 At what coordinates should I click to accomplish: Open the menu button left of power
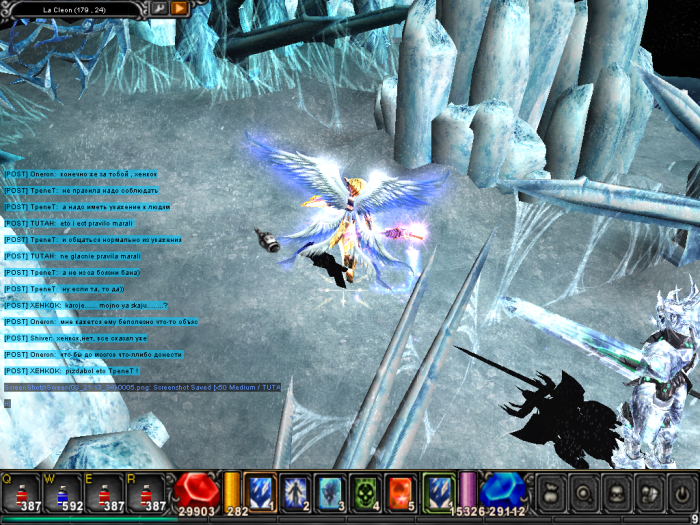[649, 493]
